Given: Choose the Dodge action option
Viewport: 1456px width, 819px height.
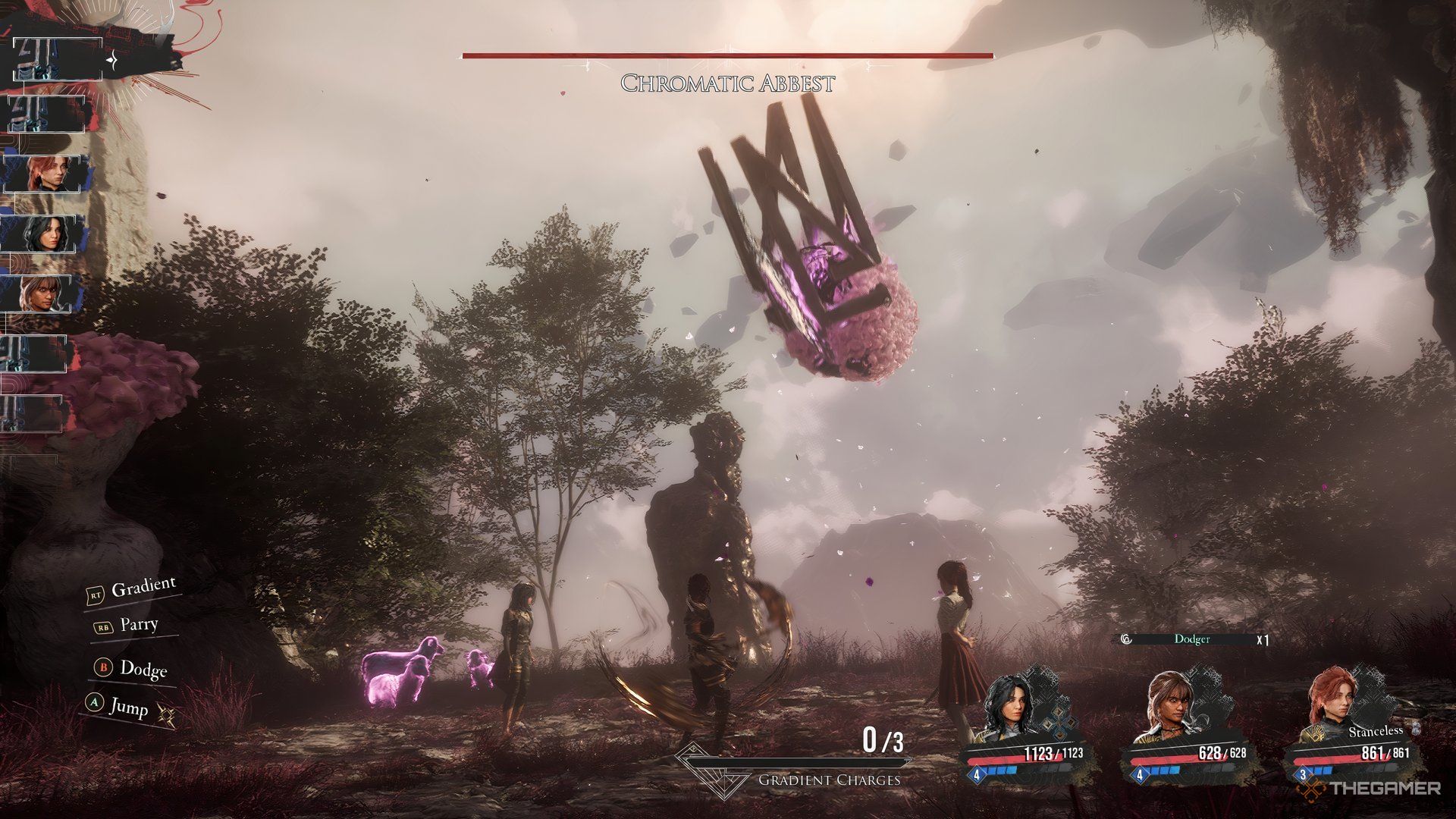Looking at the screenshot, I should [142, 668].
